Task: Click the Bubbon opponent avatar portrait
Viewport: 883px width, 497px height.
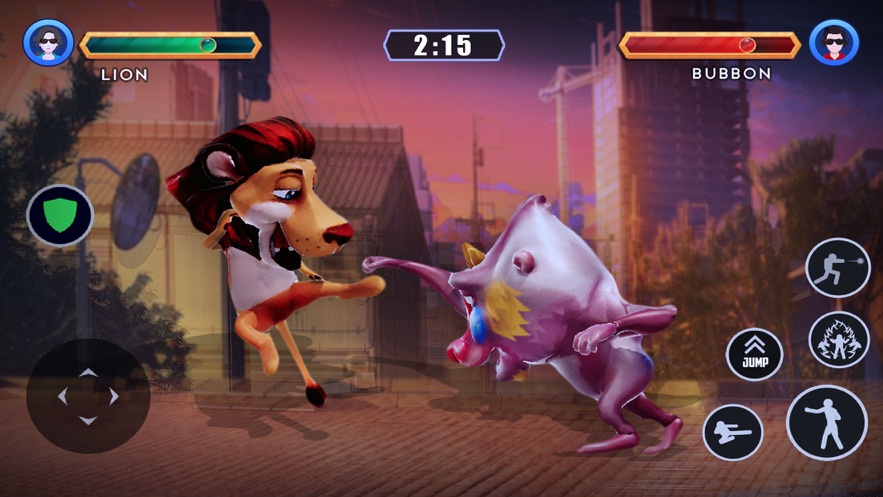Action: [834, 43]
